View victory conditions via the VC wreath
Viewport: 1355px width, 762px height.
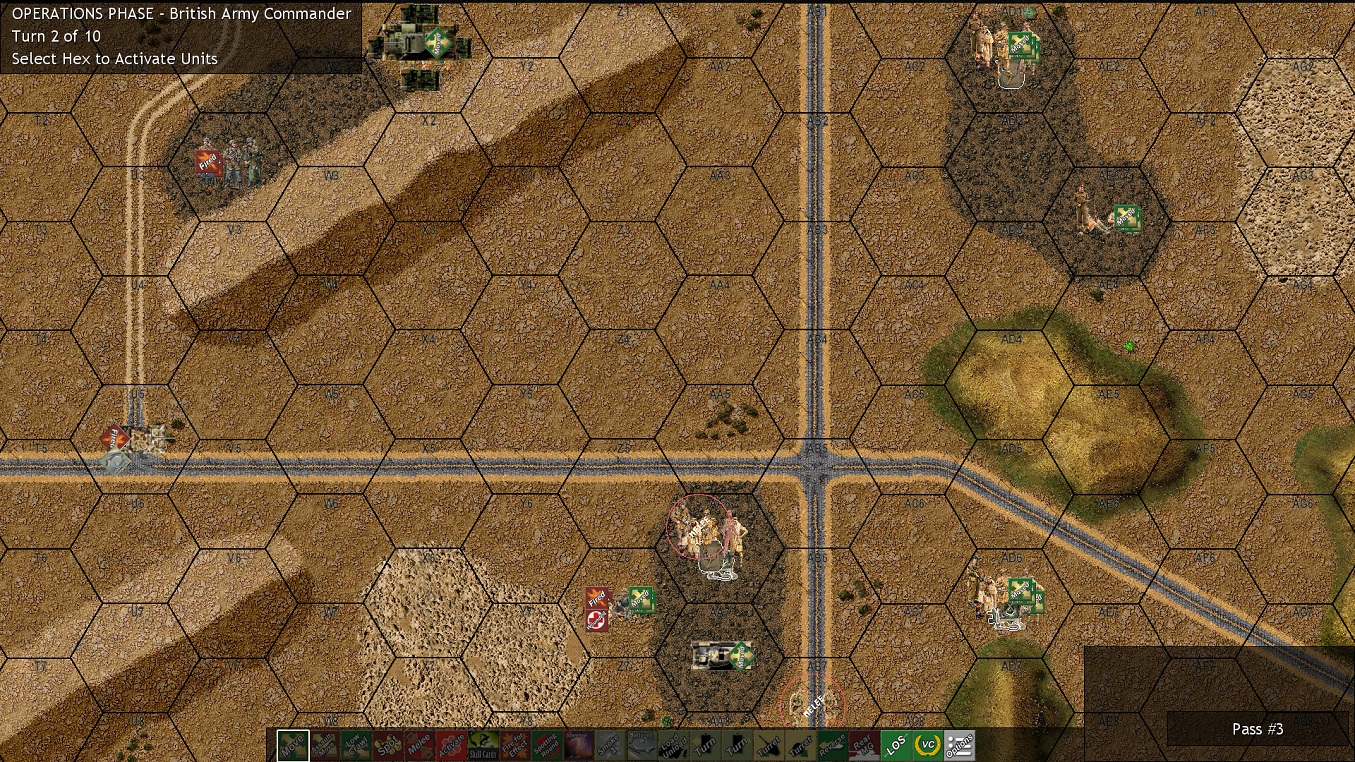(926, 745)
